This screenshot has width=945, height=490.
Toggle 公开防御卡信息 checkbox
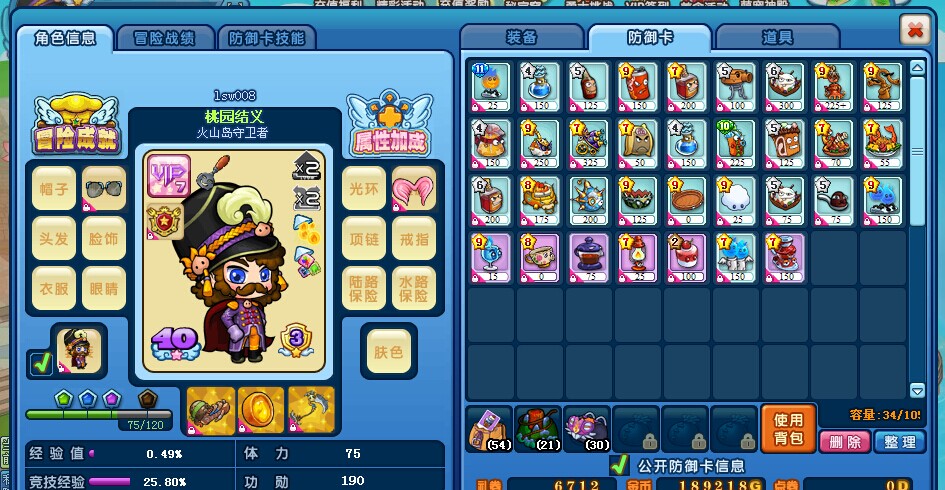click(619, 465)
